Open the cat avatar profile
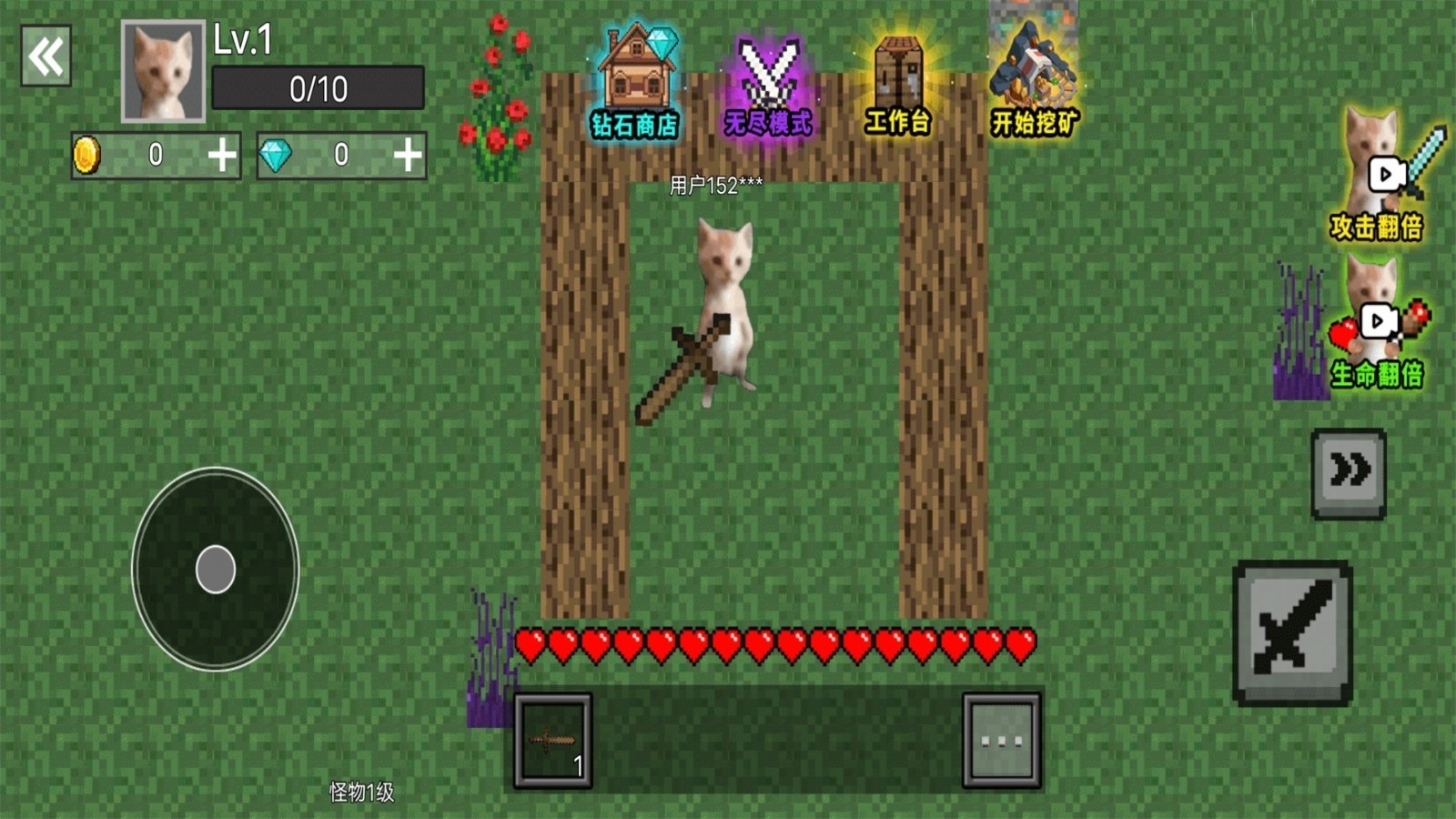The height and width of the screenshot is (819, 1456). coord(164,71)
